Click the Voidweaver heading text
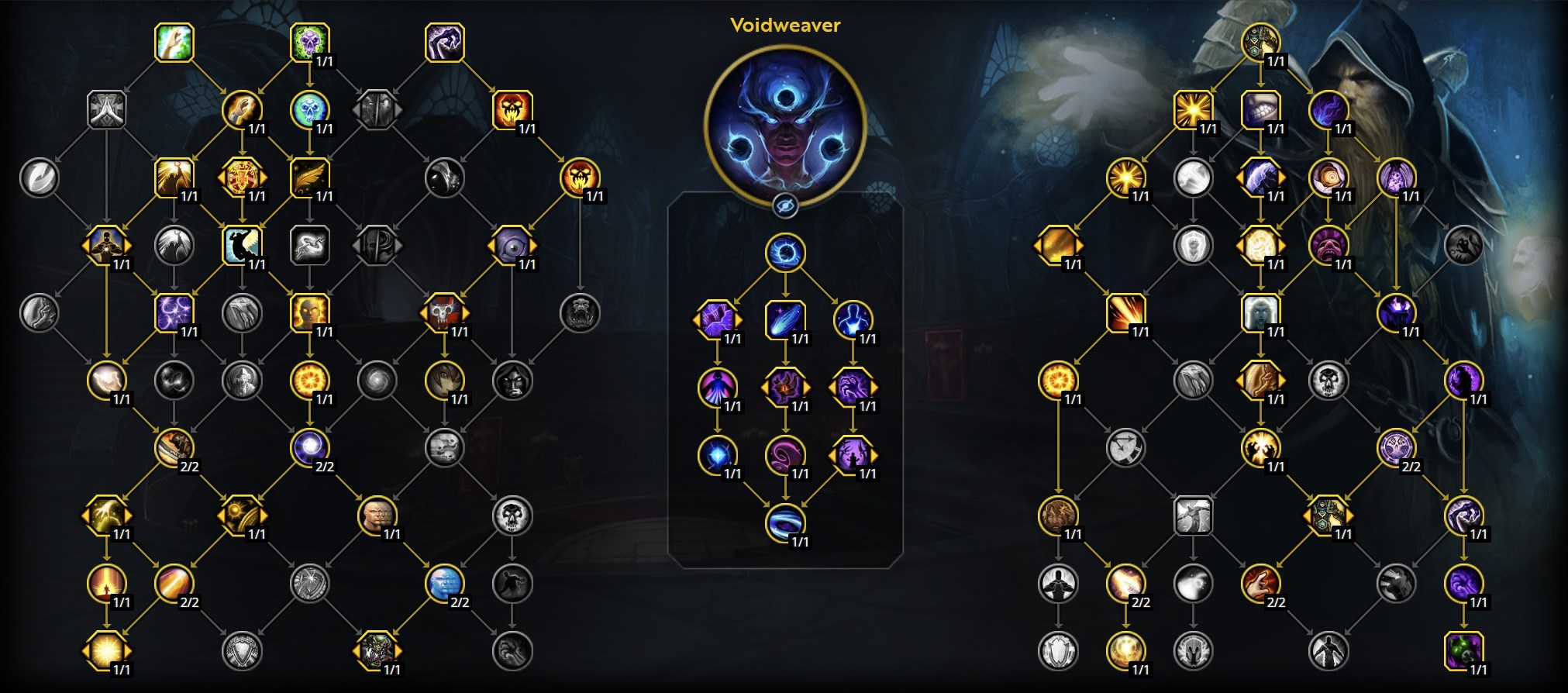The image size is (1568, 693). click(785, 26)
